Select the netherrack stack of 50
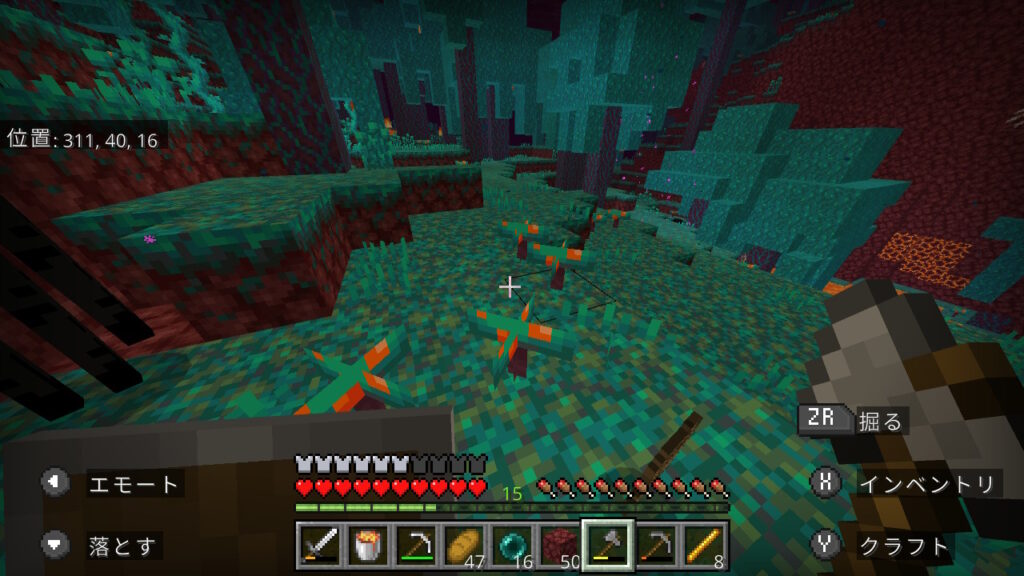The width and height of the screenshot is (1024, 576). (559, 545)
